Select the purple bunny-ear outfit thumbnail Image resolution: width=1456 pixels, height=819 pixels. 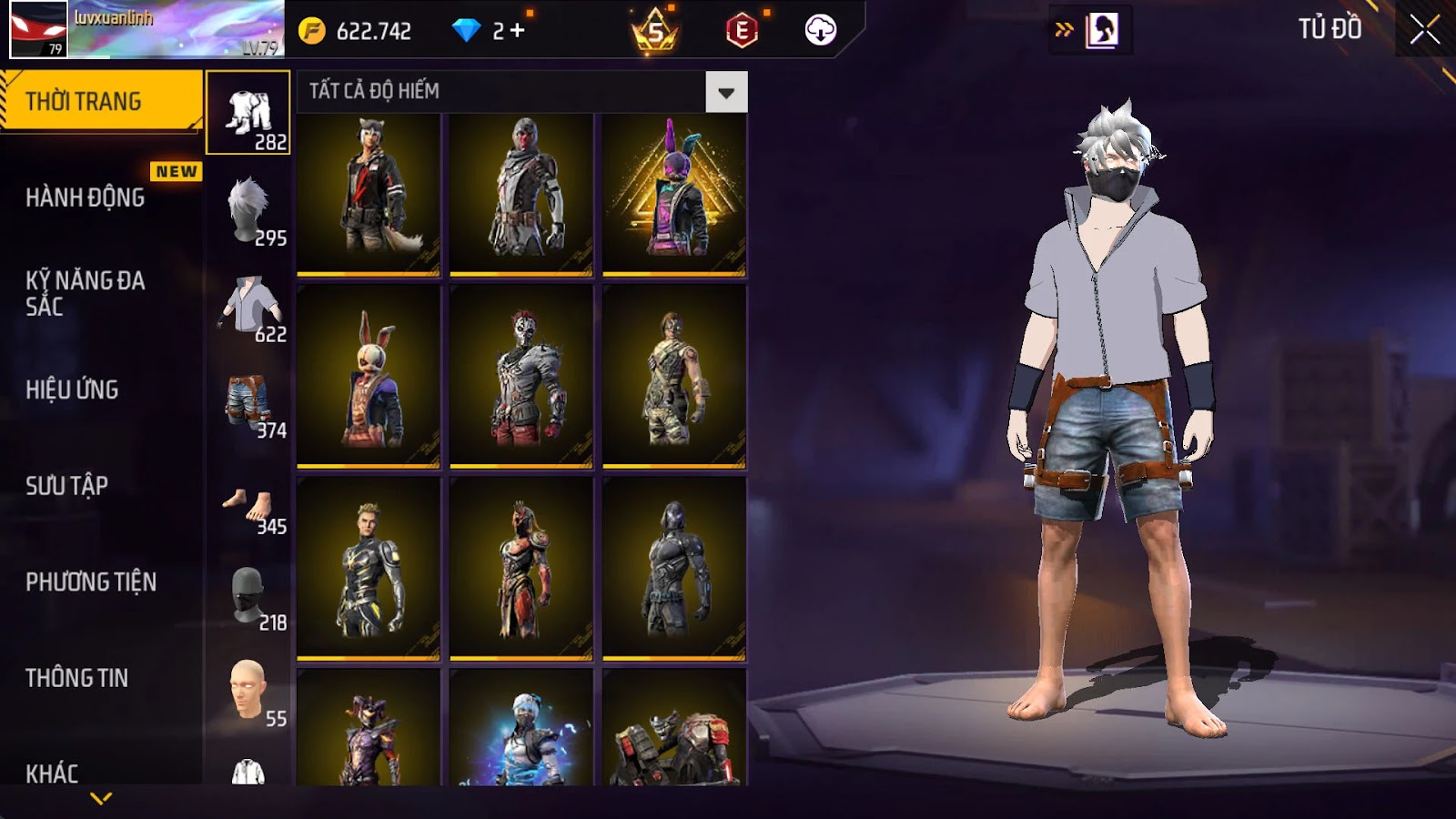tap(674, 194)
